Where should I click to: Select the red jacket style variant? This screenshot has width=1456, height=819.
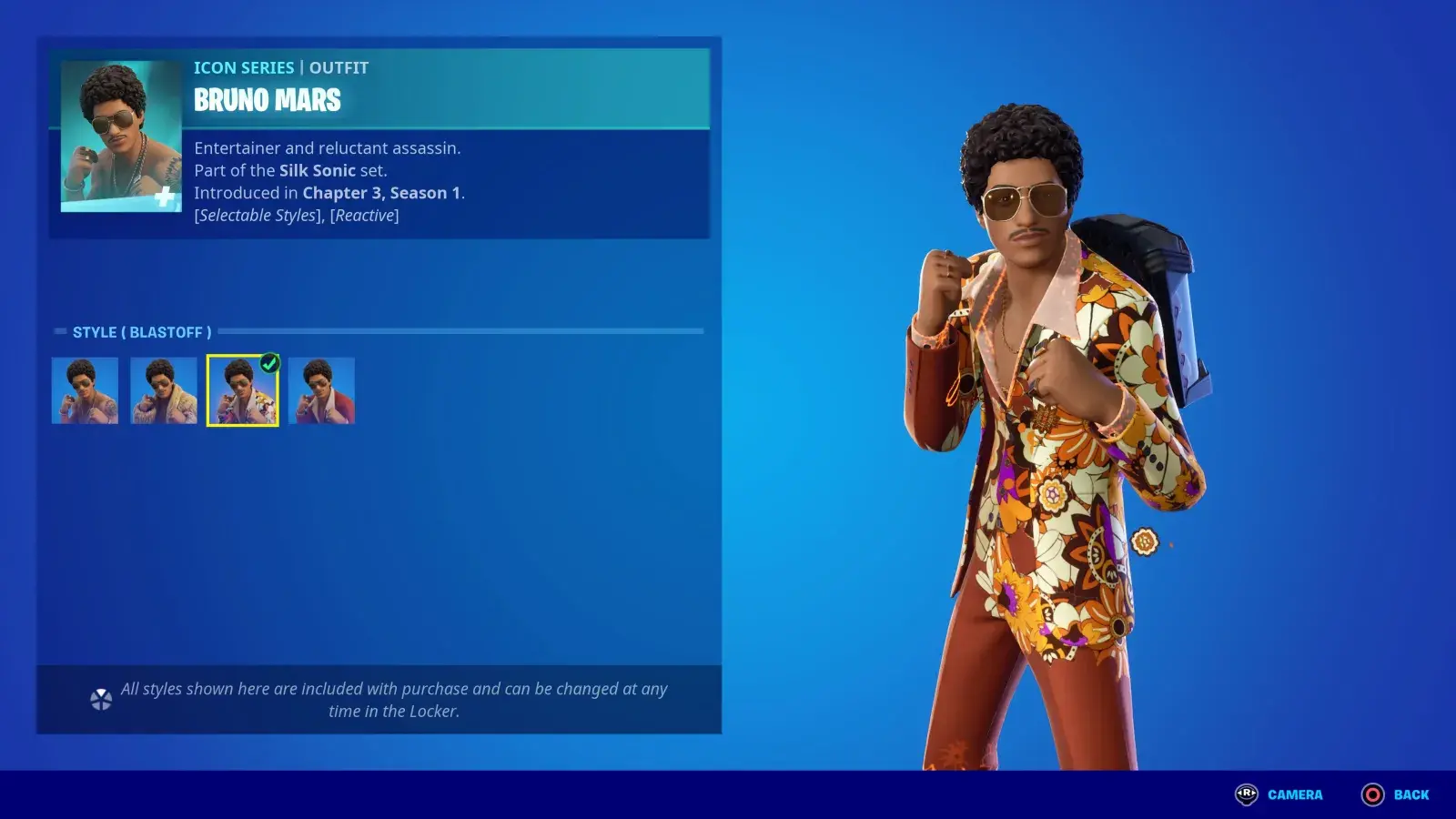click(x=321, y=391)
